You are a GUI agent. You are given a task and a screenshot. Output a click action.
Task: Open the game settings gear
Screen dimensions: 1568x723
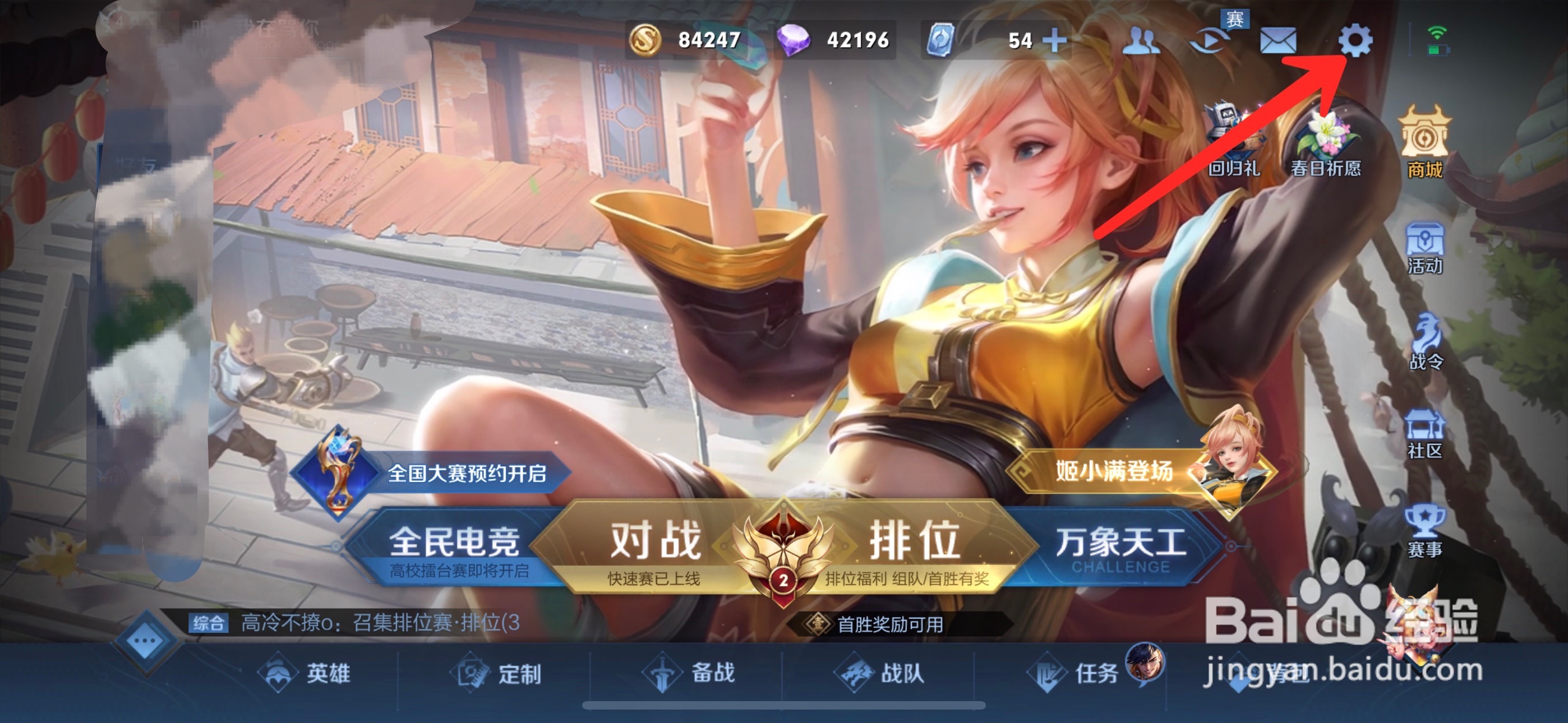point(1354,41)
